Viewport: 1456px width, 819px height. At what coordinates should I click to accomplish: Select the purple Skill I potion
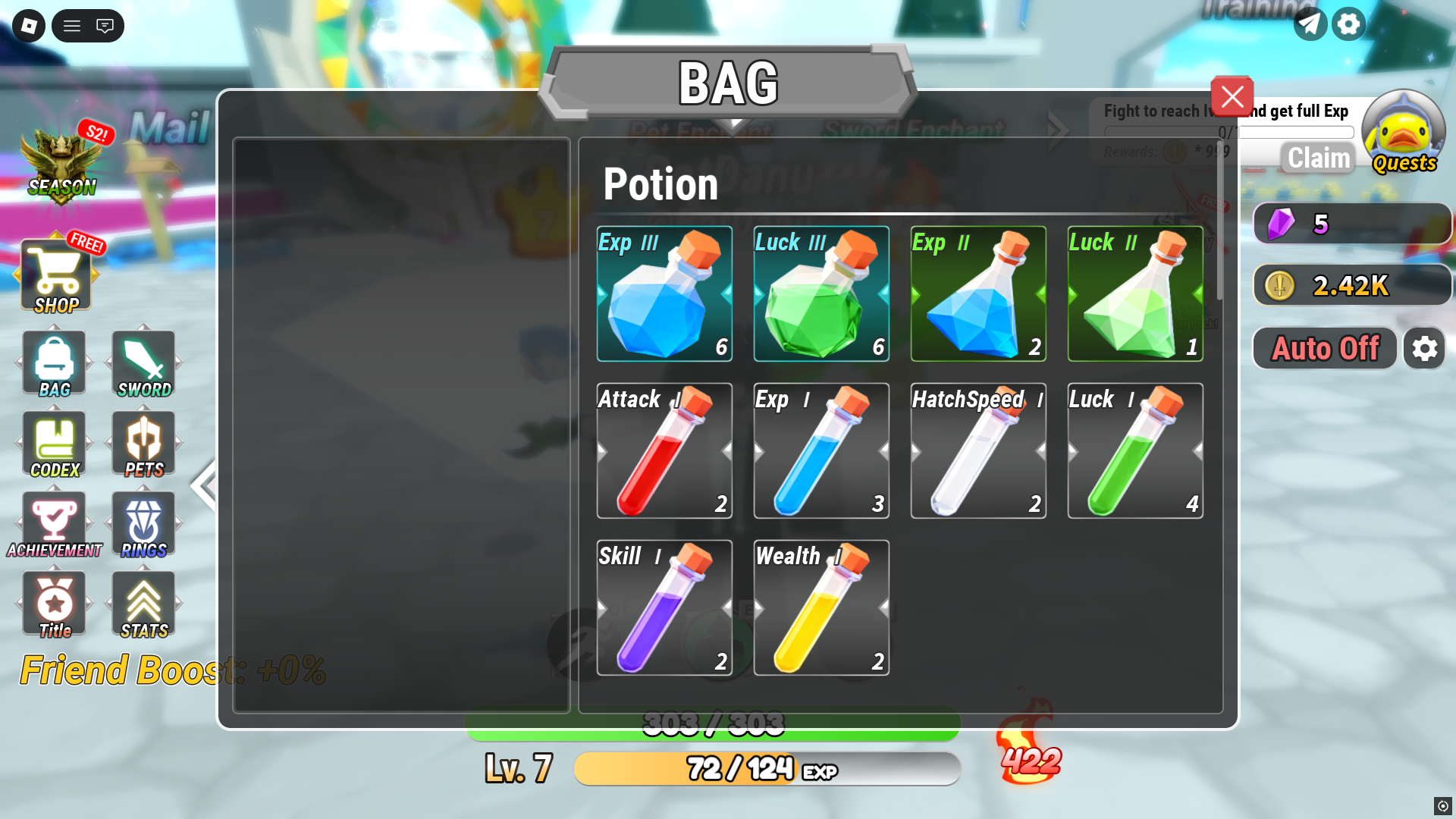[664, 607]
